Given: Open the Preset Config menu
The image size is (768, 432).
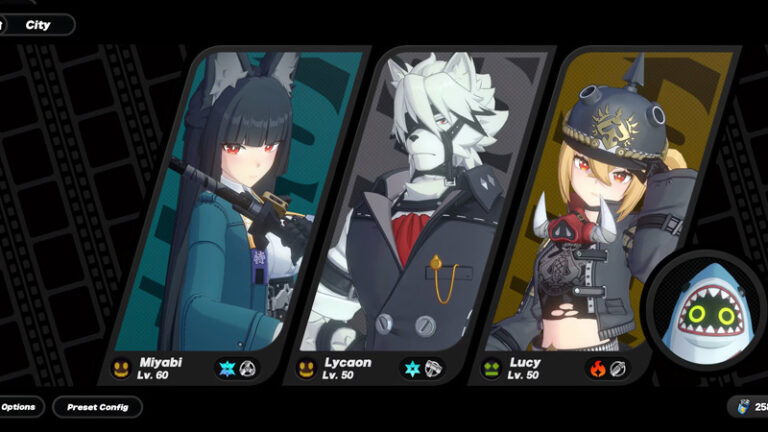Looking at the screenshot, I should [x=97, y=407].
